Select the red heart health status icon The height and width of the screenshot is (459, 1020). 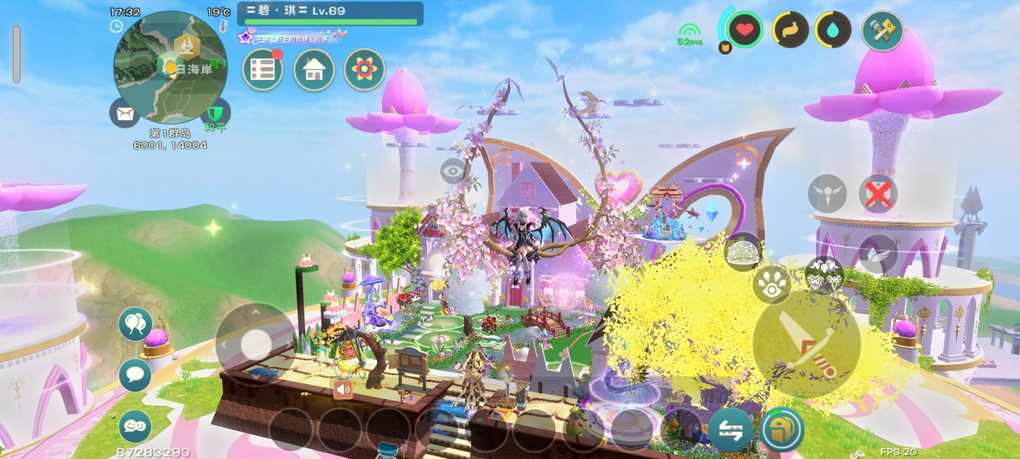tap(743, 30)
